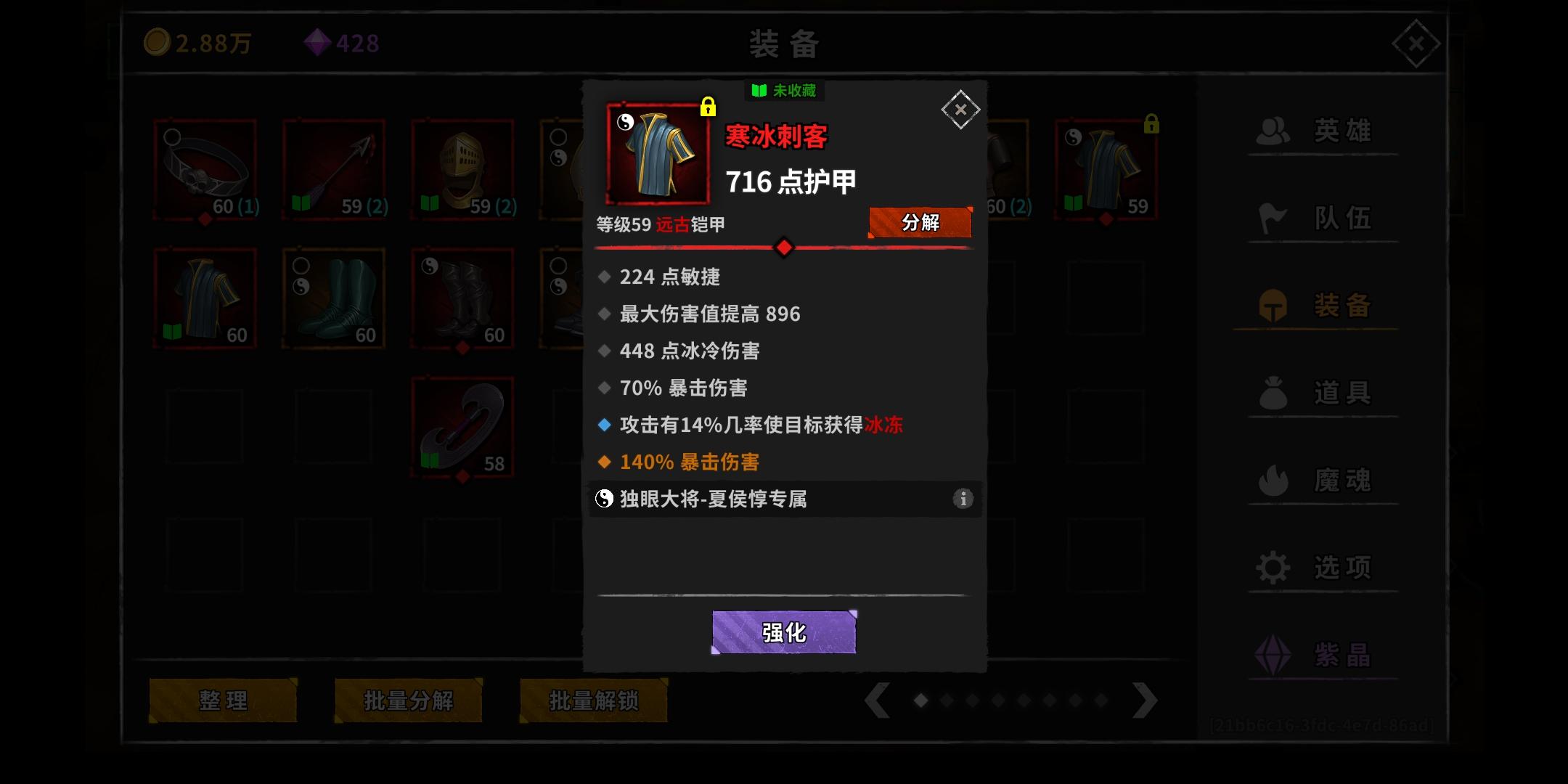Viewport: 1568px width, 784px height.
Task: Tap the info icon next to 夏侯惇专属
Action: coord(963,499)
